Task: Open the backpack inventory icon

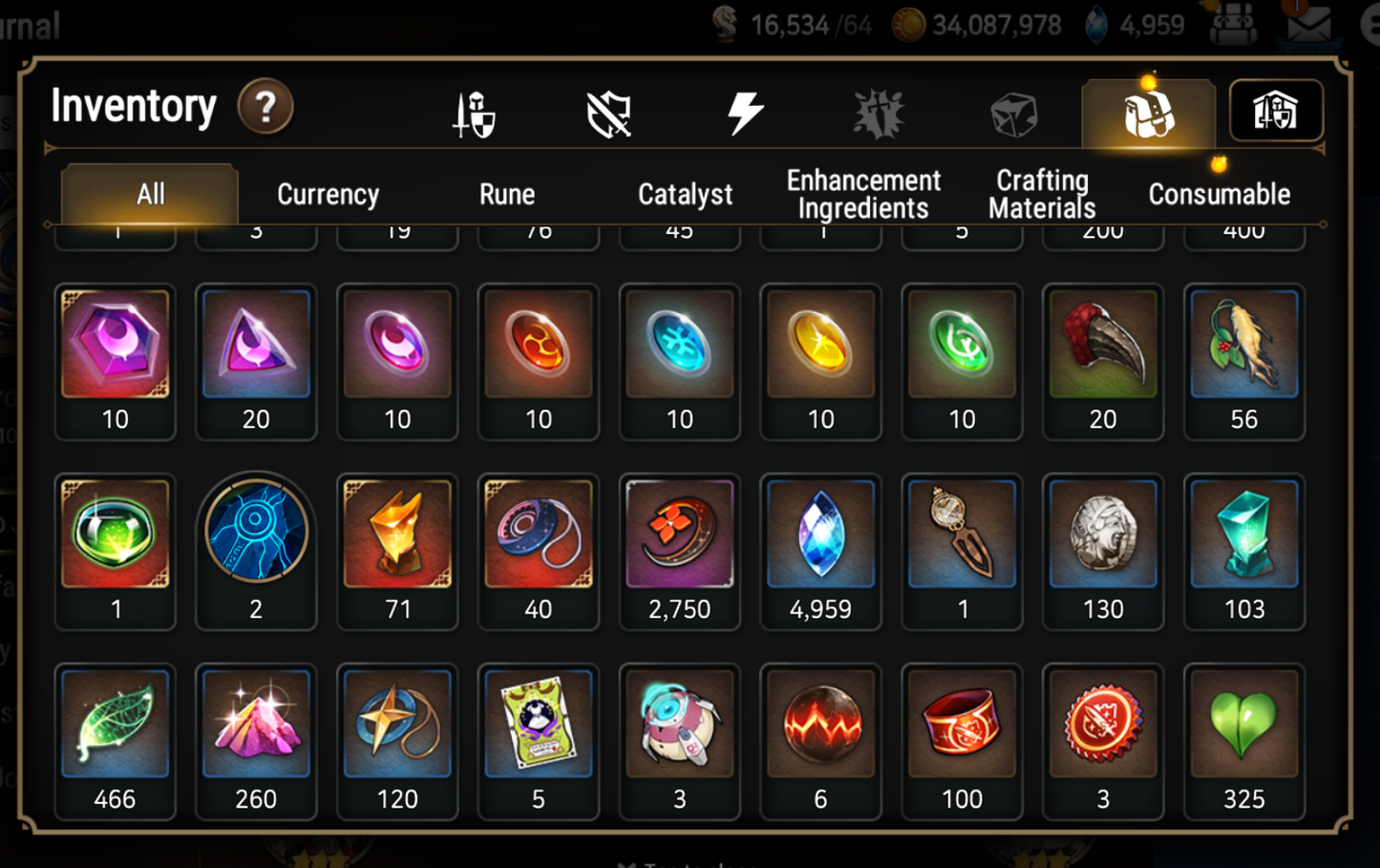Action: click(x=1149, y=113)
